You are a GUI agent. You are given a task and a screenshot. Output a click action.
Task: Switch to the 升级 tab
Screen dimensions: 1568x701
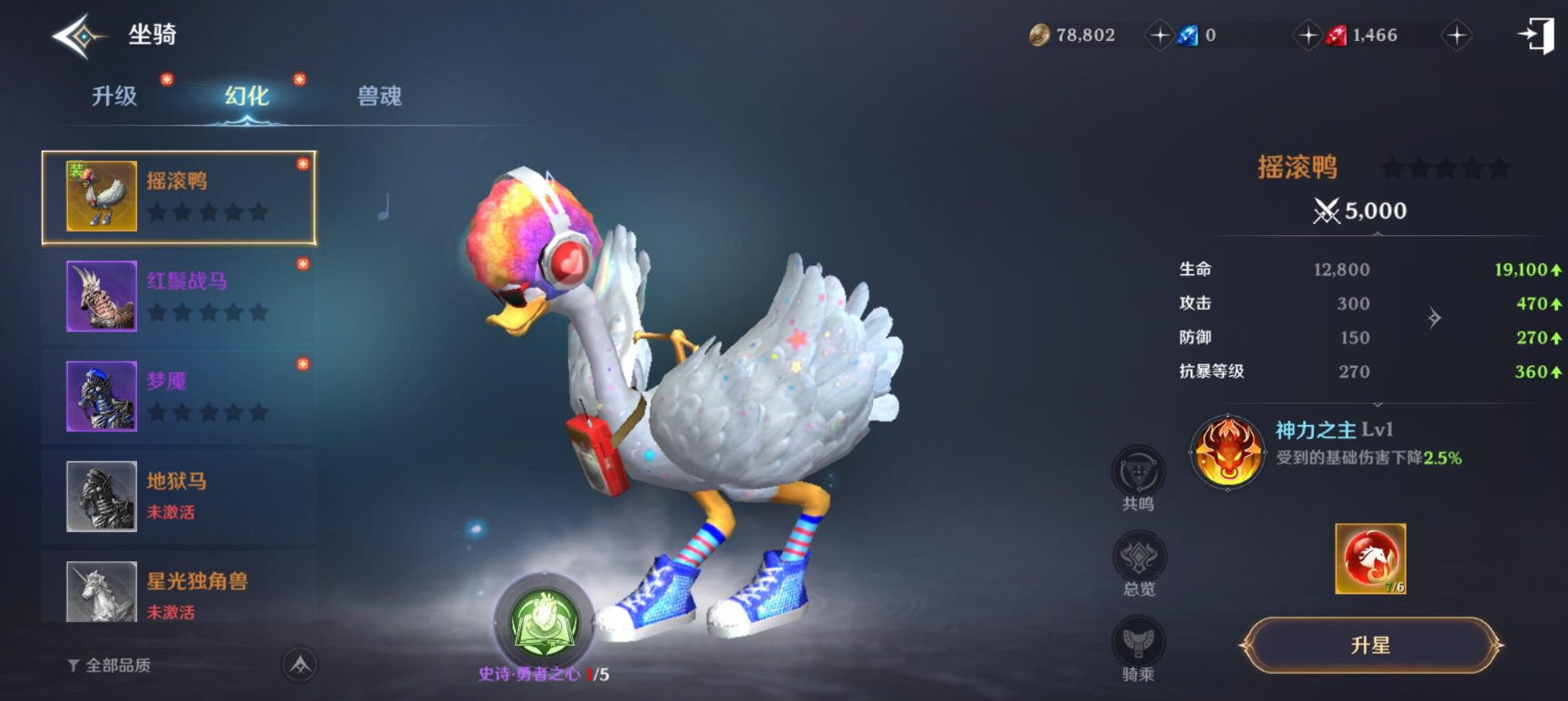pyautogui.click(x=114, y=96)
